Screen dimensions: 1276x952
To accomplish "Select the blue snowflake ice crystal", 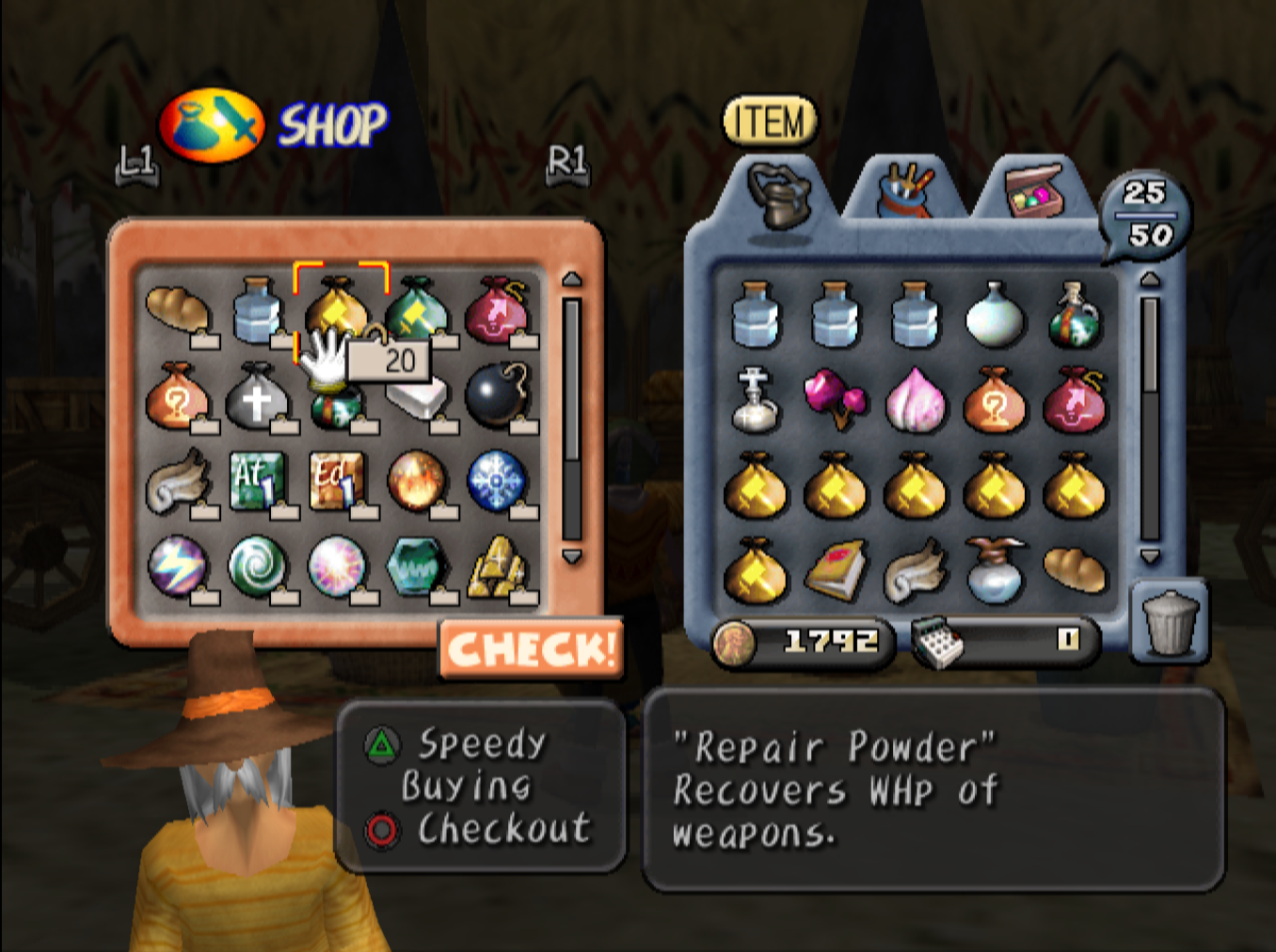I will tap(496, 480).
